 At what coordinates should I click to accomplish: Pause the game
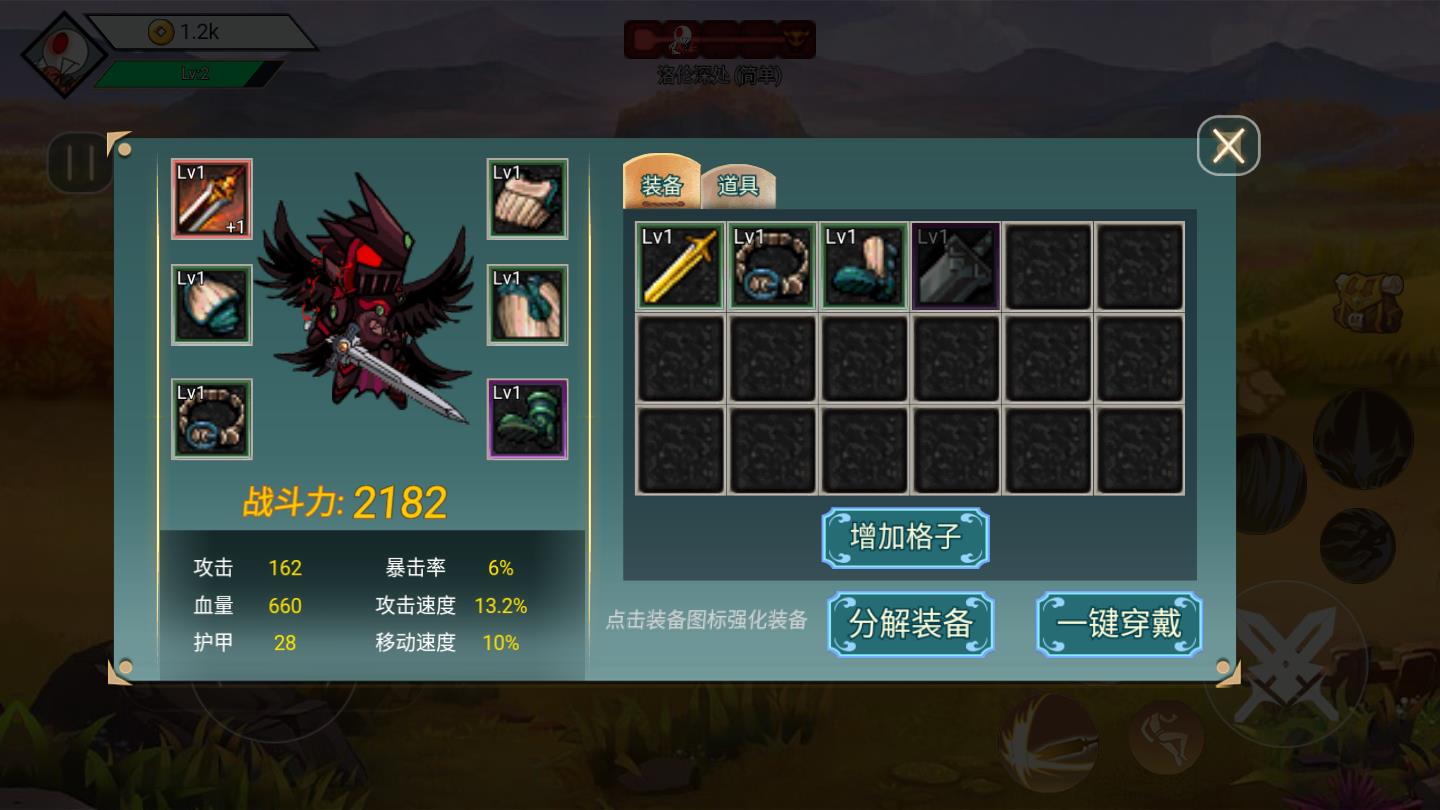click(80, 163)
